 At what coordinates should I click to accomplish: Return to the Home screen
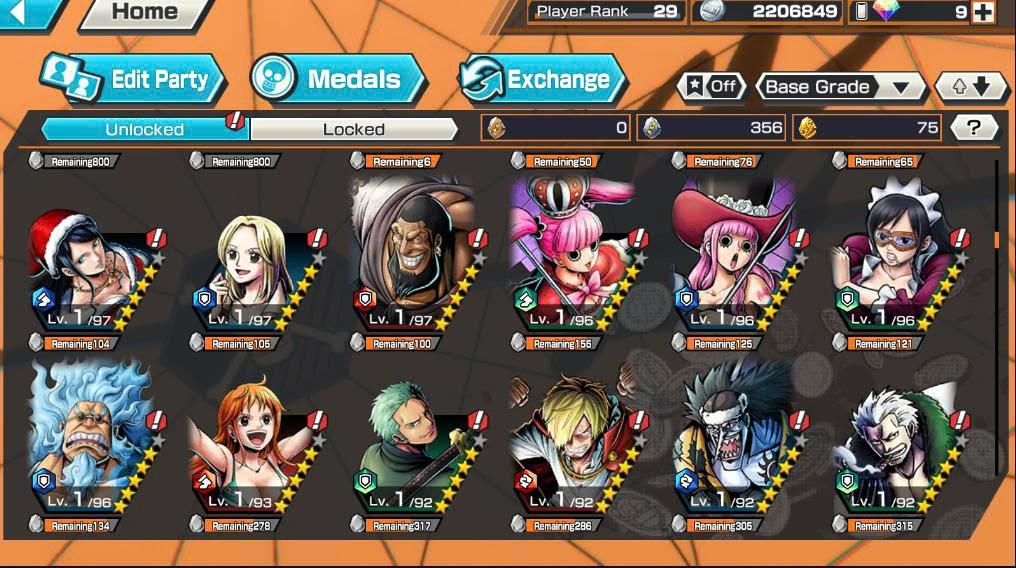coord(145,13)
